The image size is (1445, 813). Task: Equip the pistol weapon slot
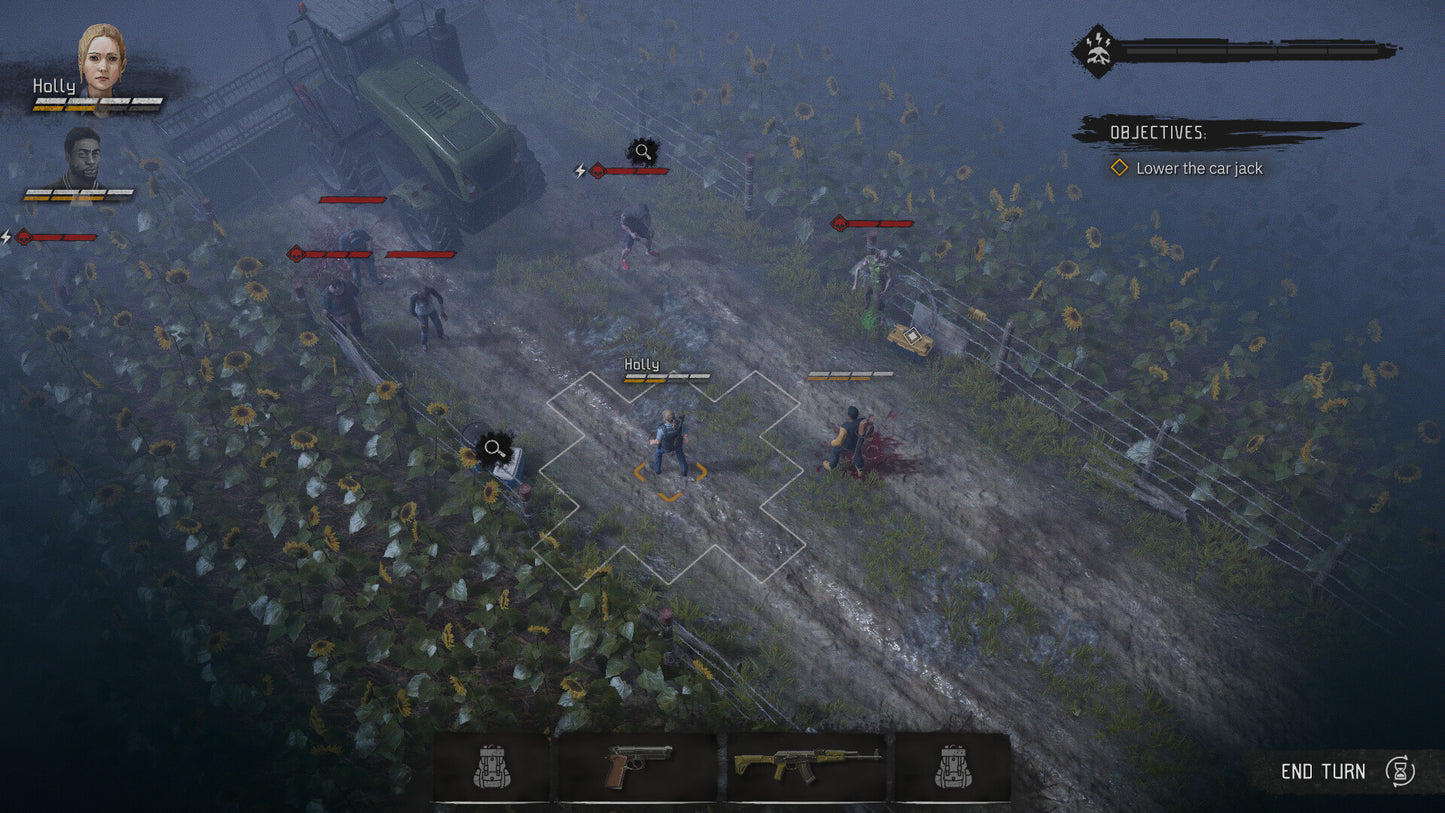(637, 767)
